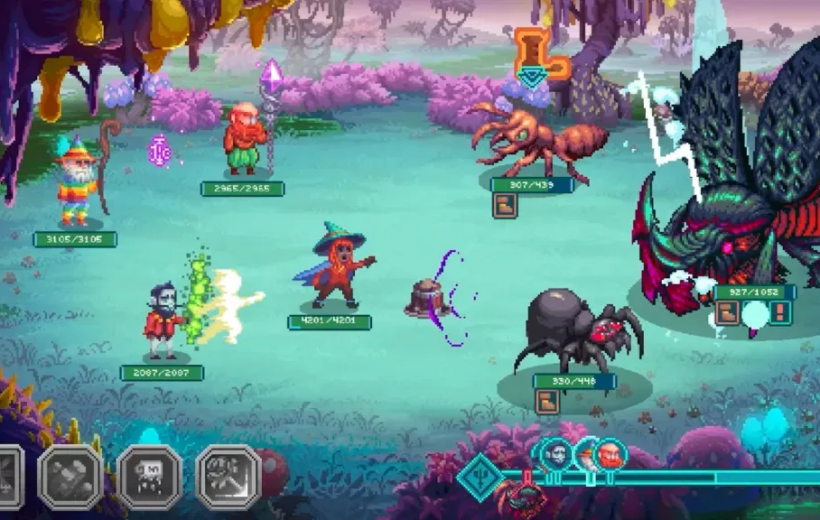Use the curved slash ability icon
This screenshot has height=520, width=820.
(x=228, y=476)
